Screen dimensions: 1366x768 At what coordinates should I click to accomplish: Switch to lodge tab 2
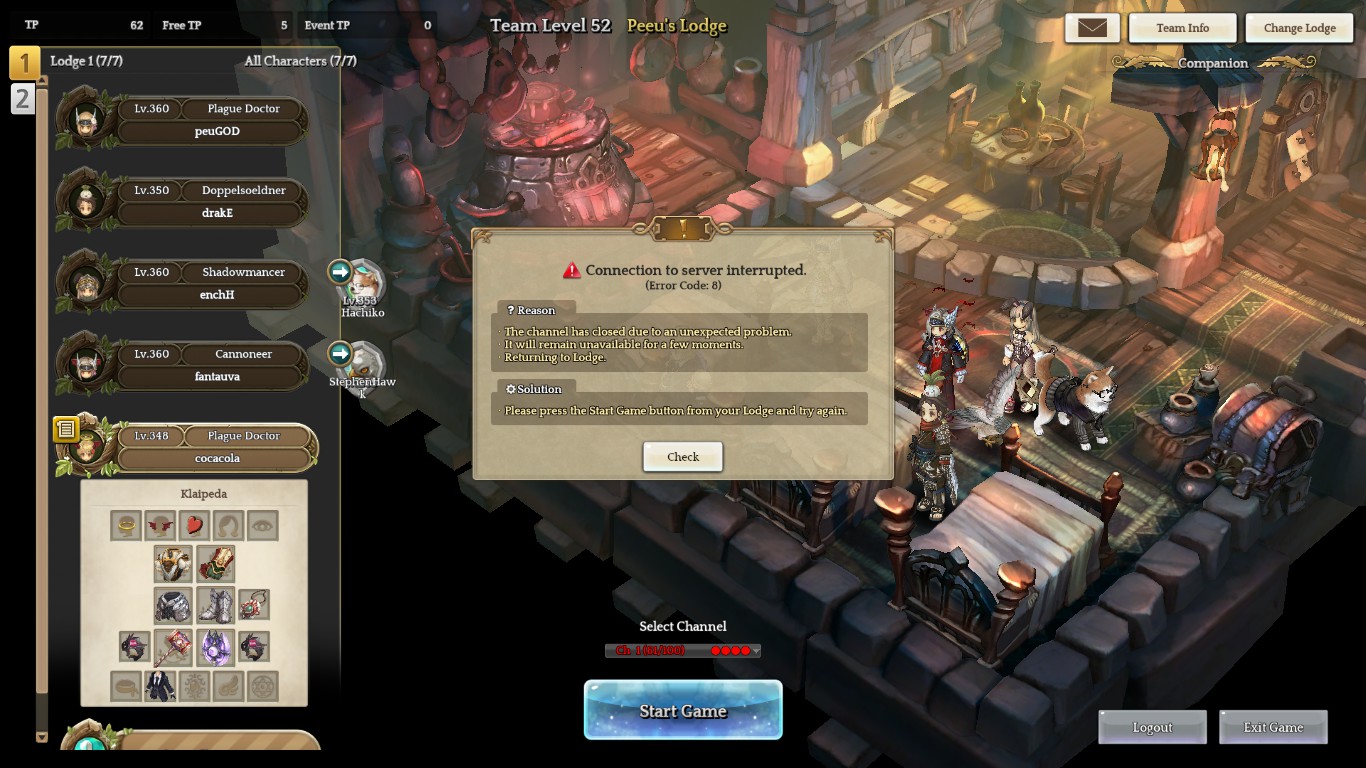(22, 99)
